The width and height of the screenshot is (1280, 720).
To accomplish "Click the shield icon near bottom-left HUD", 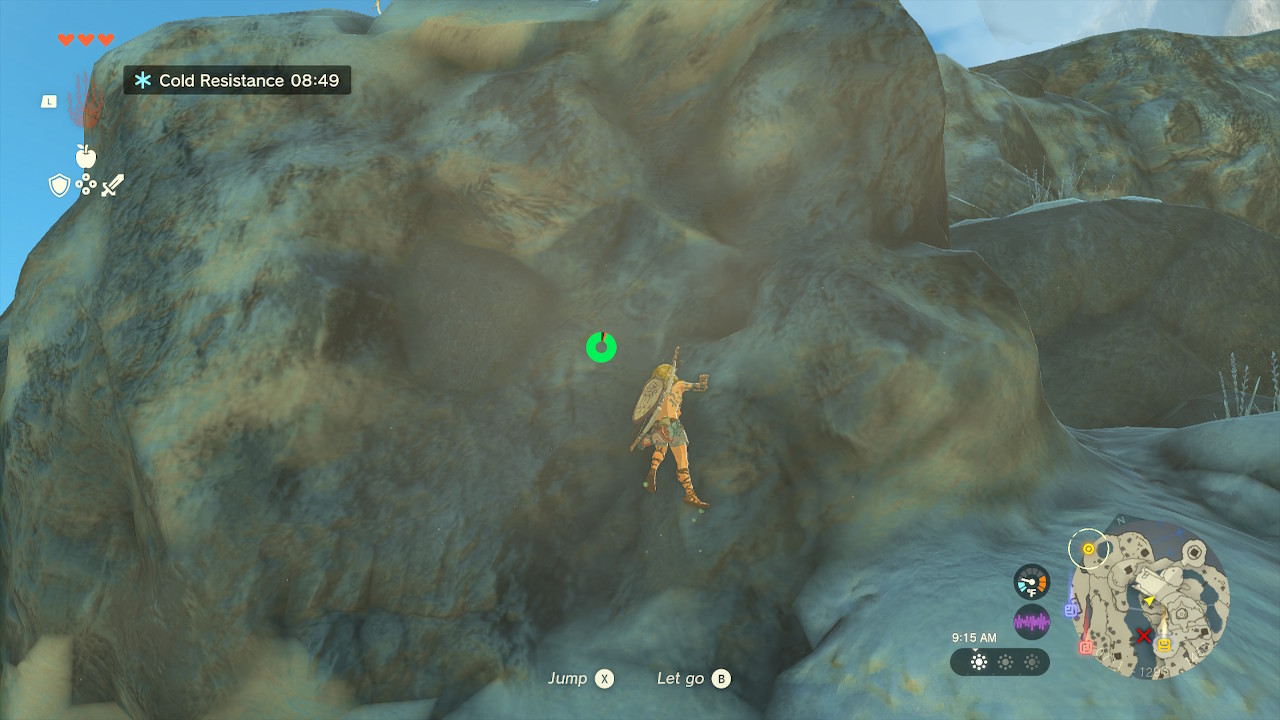I will click(x=58, y=184).
